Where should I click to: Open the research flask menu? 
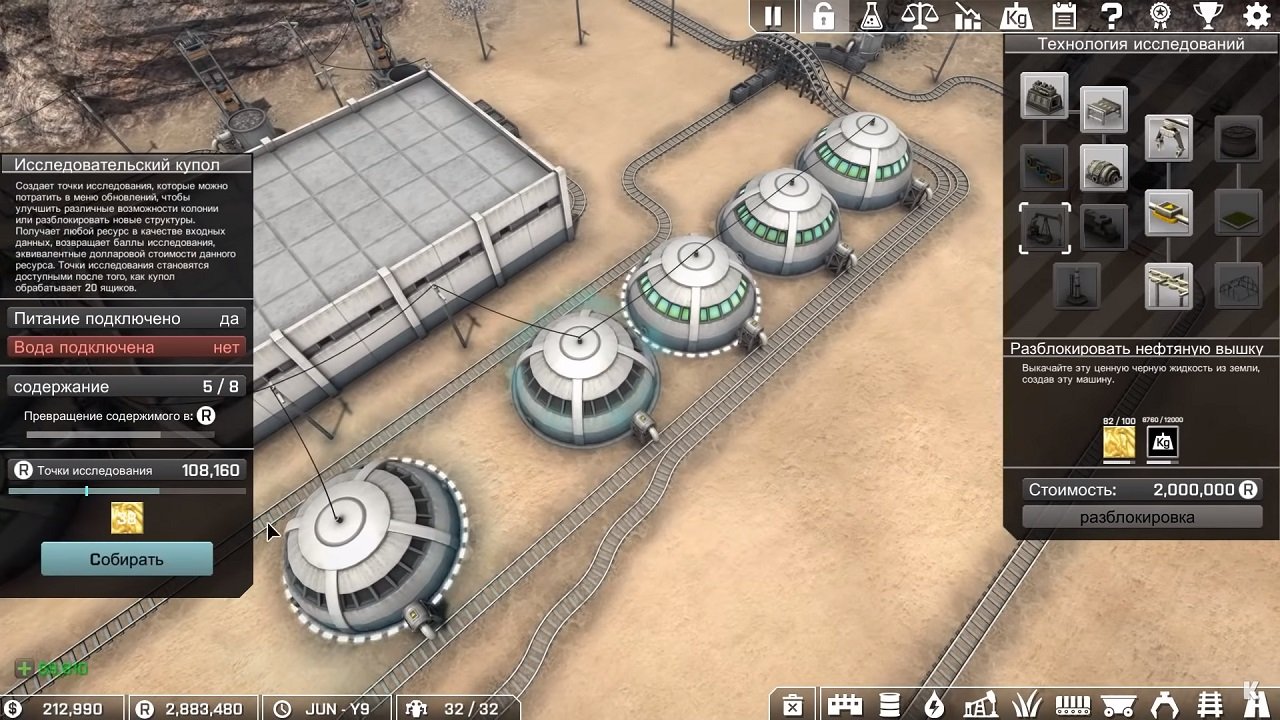tap(873, 15)
